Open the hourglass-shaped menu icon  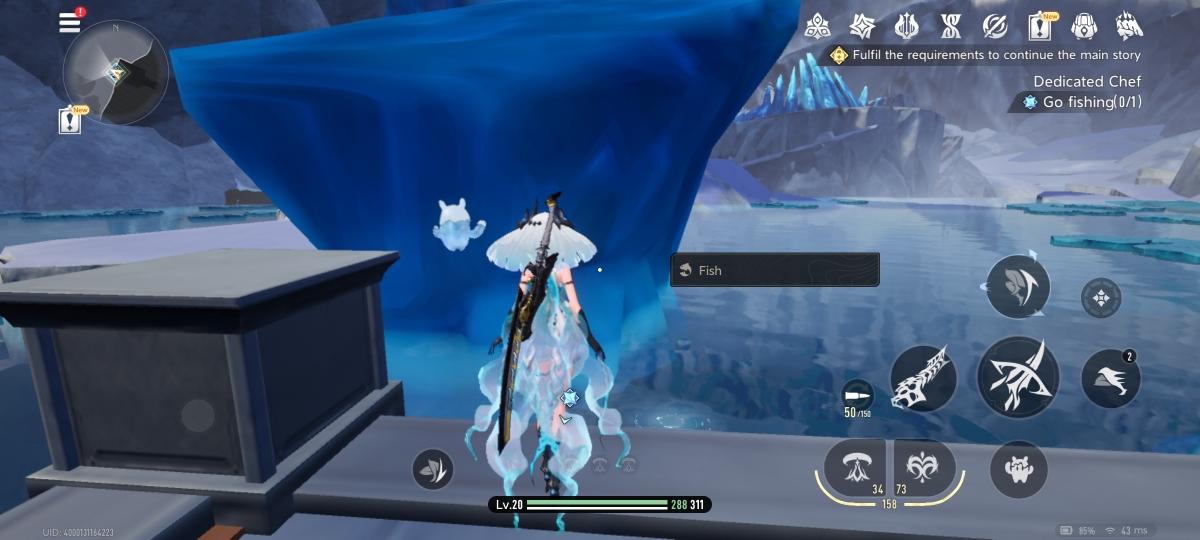point(950,25)
